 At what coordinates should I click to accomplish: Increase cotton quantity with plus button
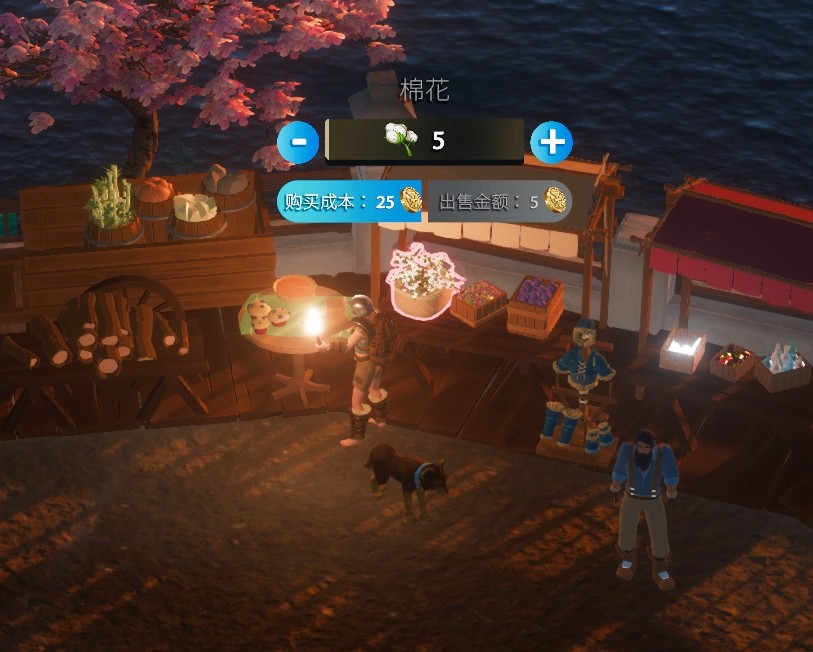(551, 142)
